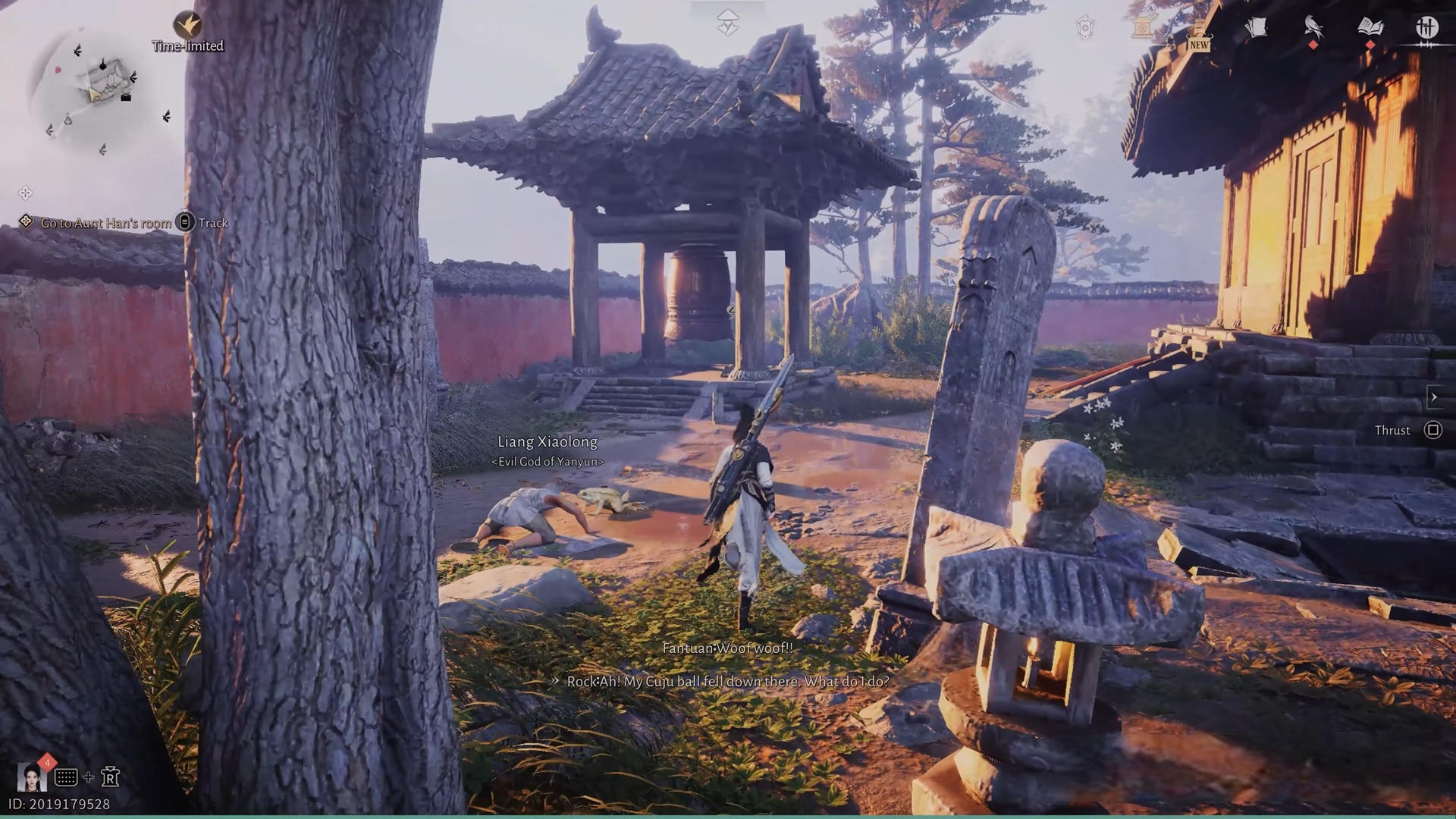Click the Time-limited event icon

(188, 24)
